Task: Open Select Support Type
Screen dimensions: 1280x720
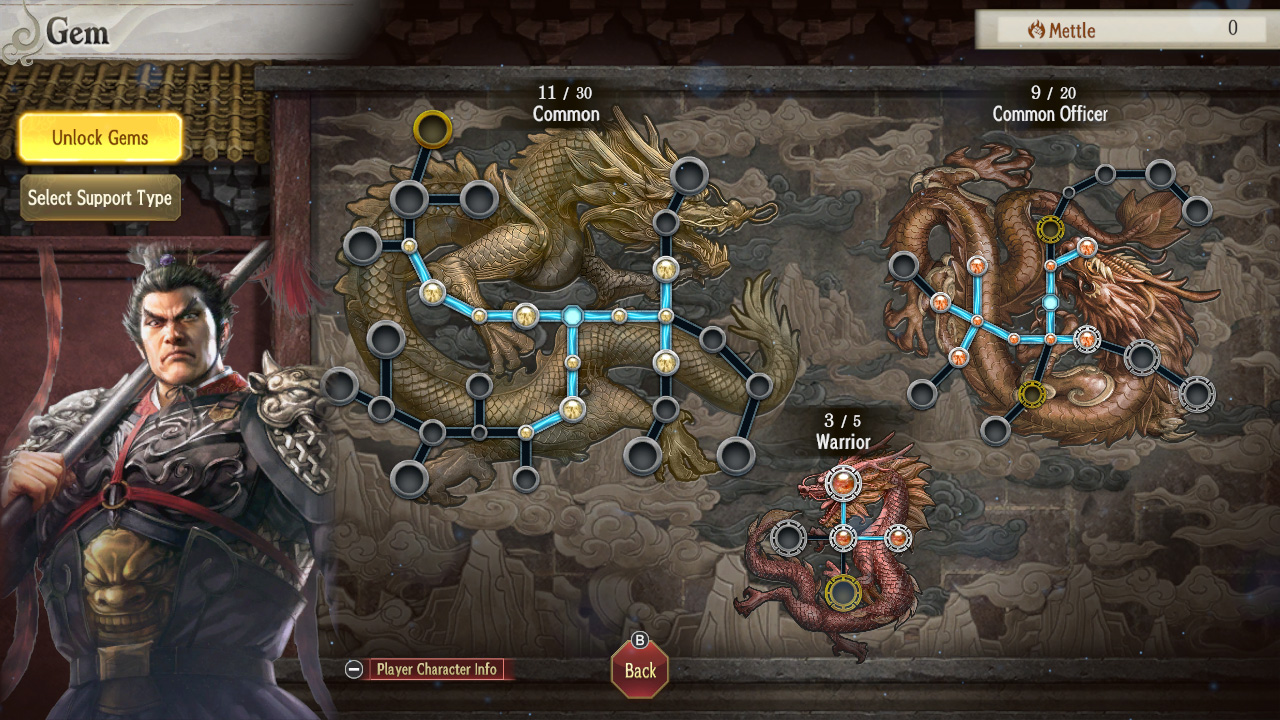Action: [100, 198]
